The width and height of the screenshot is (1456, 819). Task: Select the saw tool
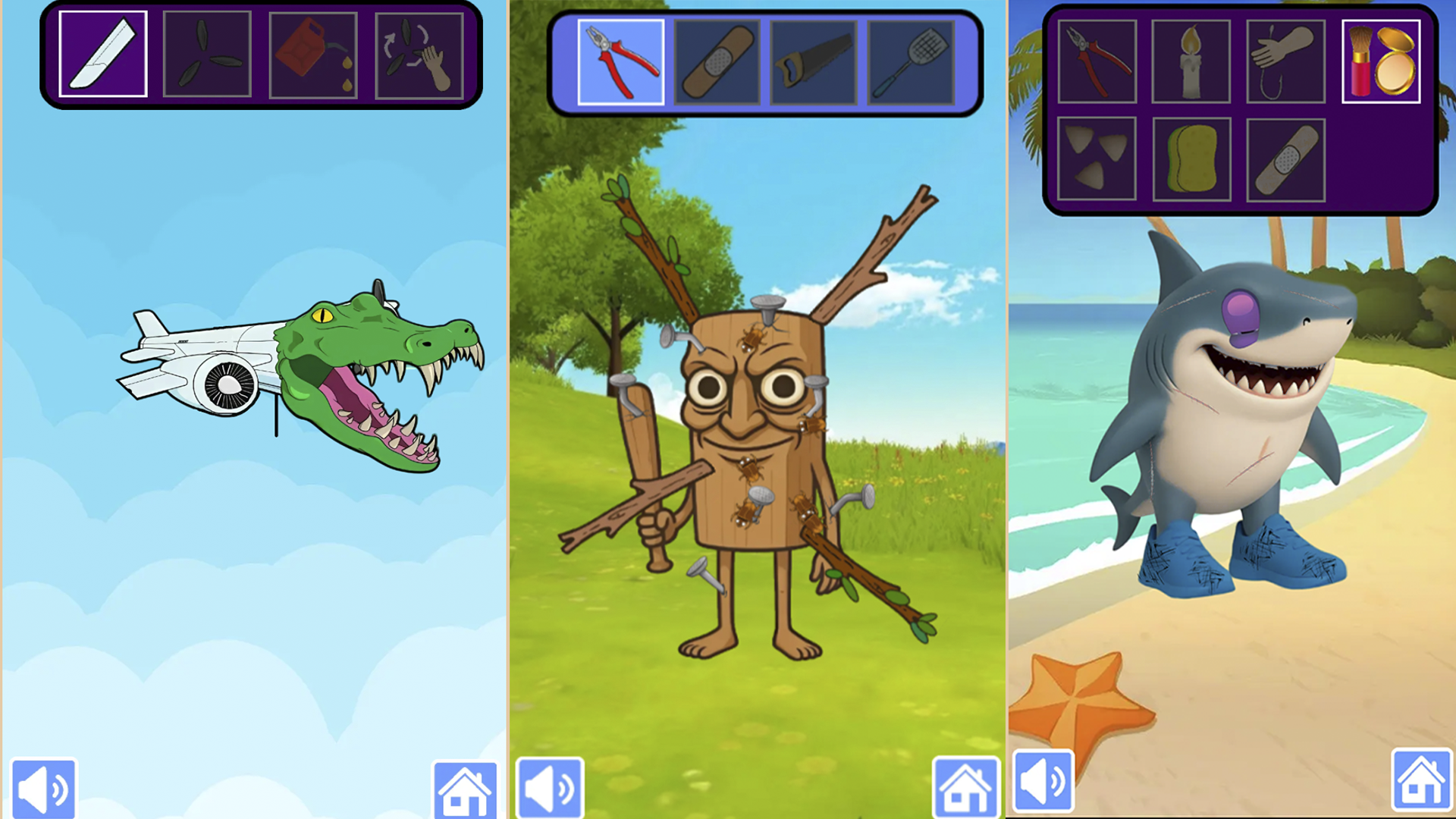coord(815,62)
